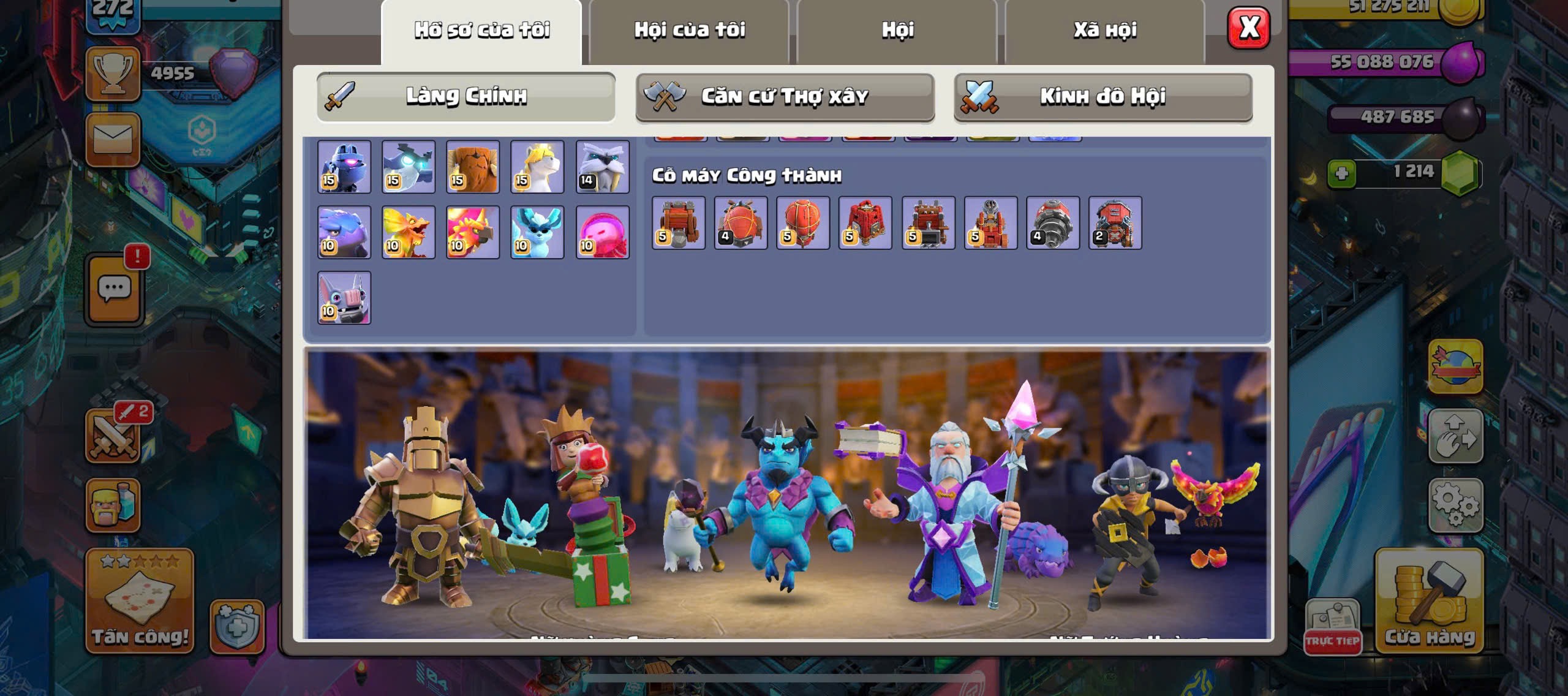The width and height of the screenshot is (1568, 696).
Task: Click the green add gems plus button
Action: (x=1341, y=173)
